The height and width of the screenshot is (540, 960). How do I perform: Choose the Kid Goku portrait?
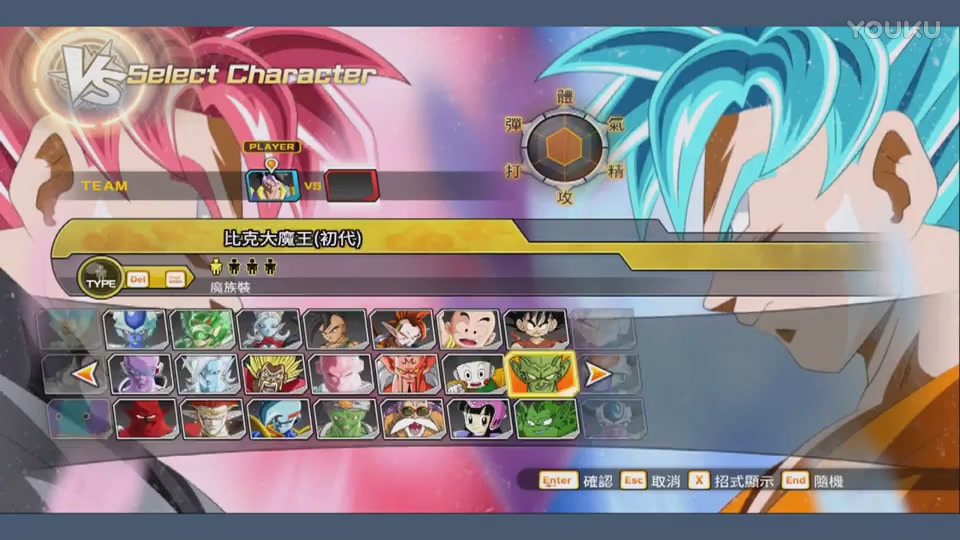tap(536, 328)
